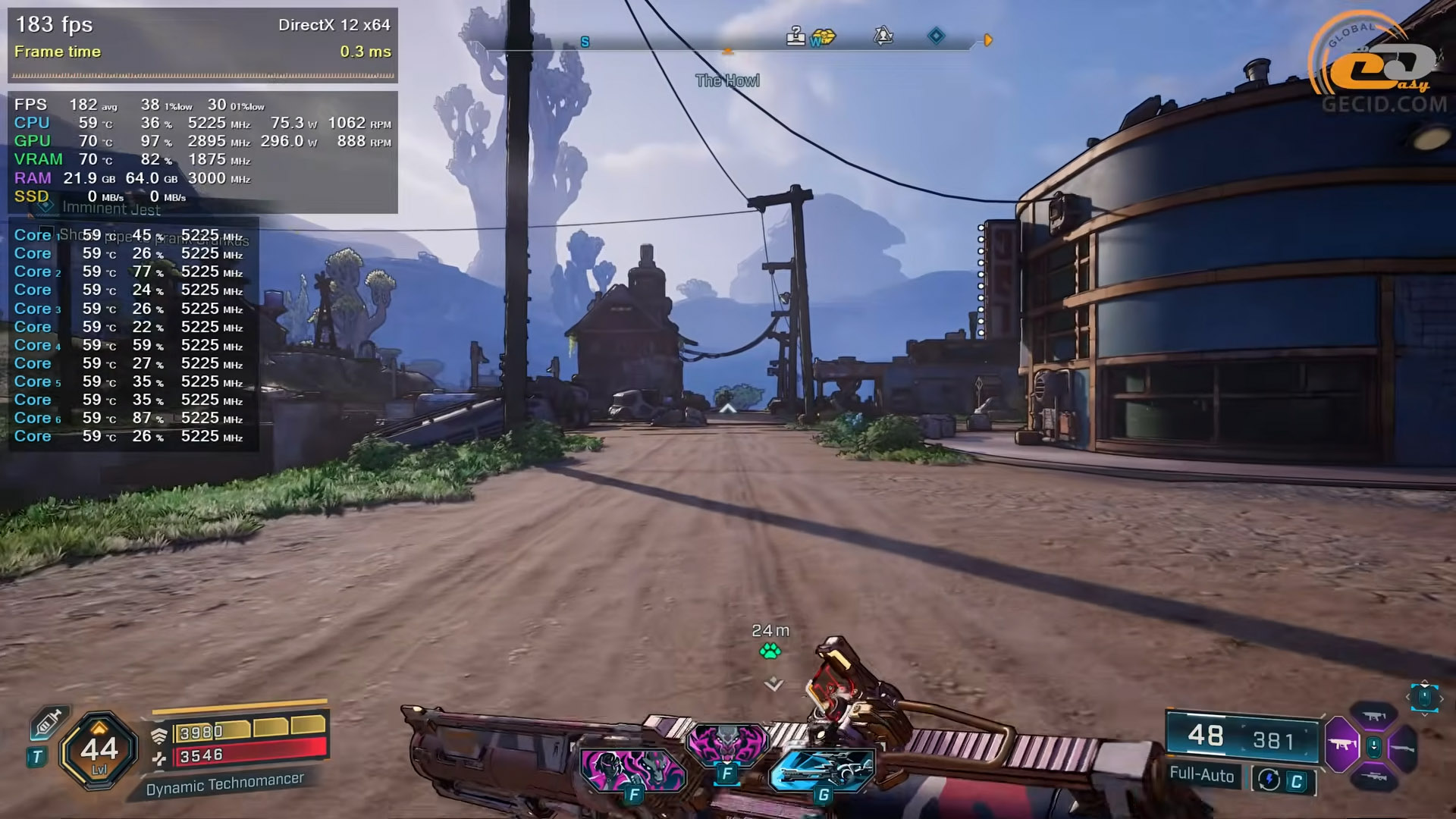Select the gold skull chest compass marker

point(824,37)
